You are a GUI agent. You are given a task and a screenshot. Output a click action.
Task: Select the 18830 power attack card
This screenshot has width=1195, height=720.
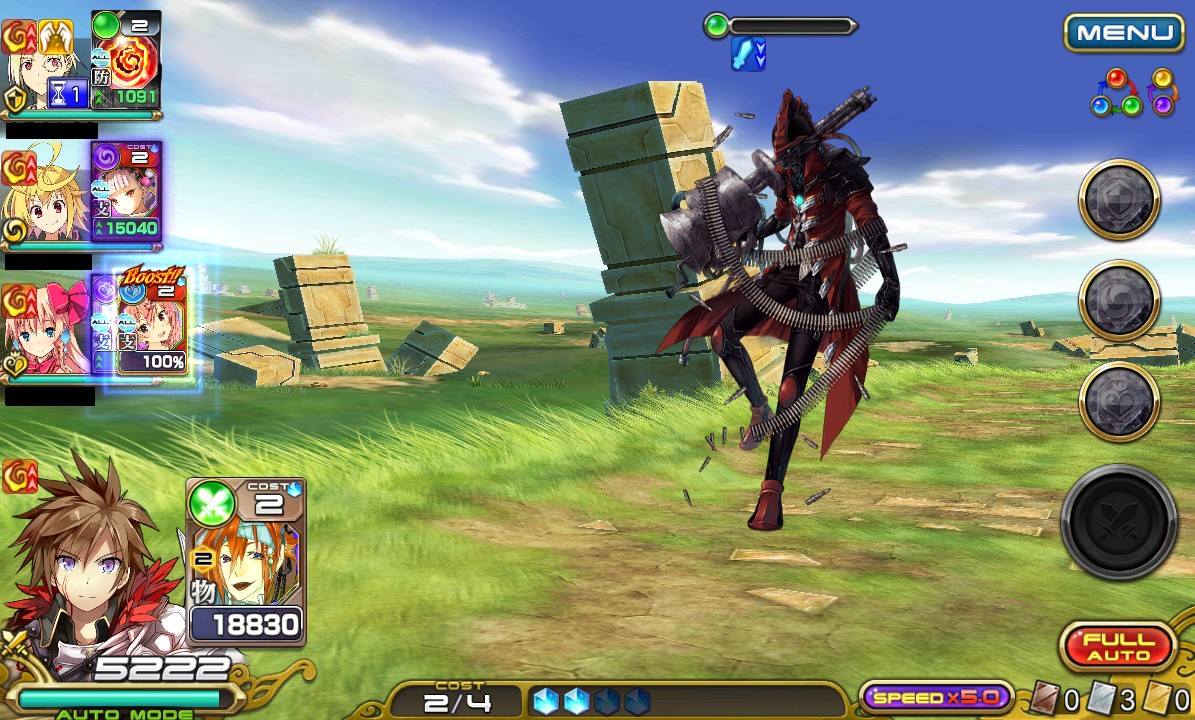(246, 560)
